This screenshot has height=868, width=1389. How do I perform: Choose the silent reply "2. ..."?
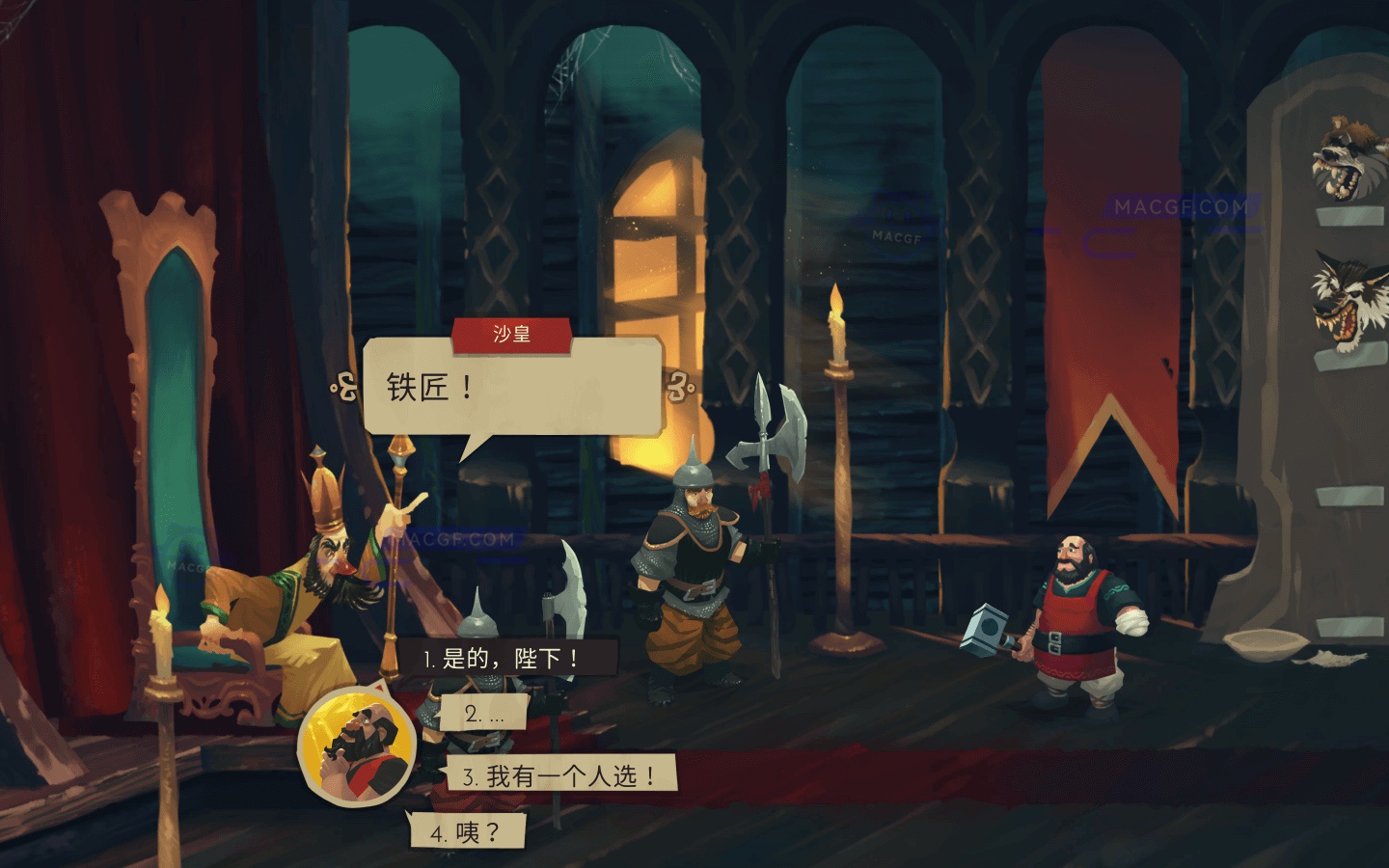(x=481, y=714)
